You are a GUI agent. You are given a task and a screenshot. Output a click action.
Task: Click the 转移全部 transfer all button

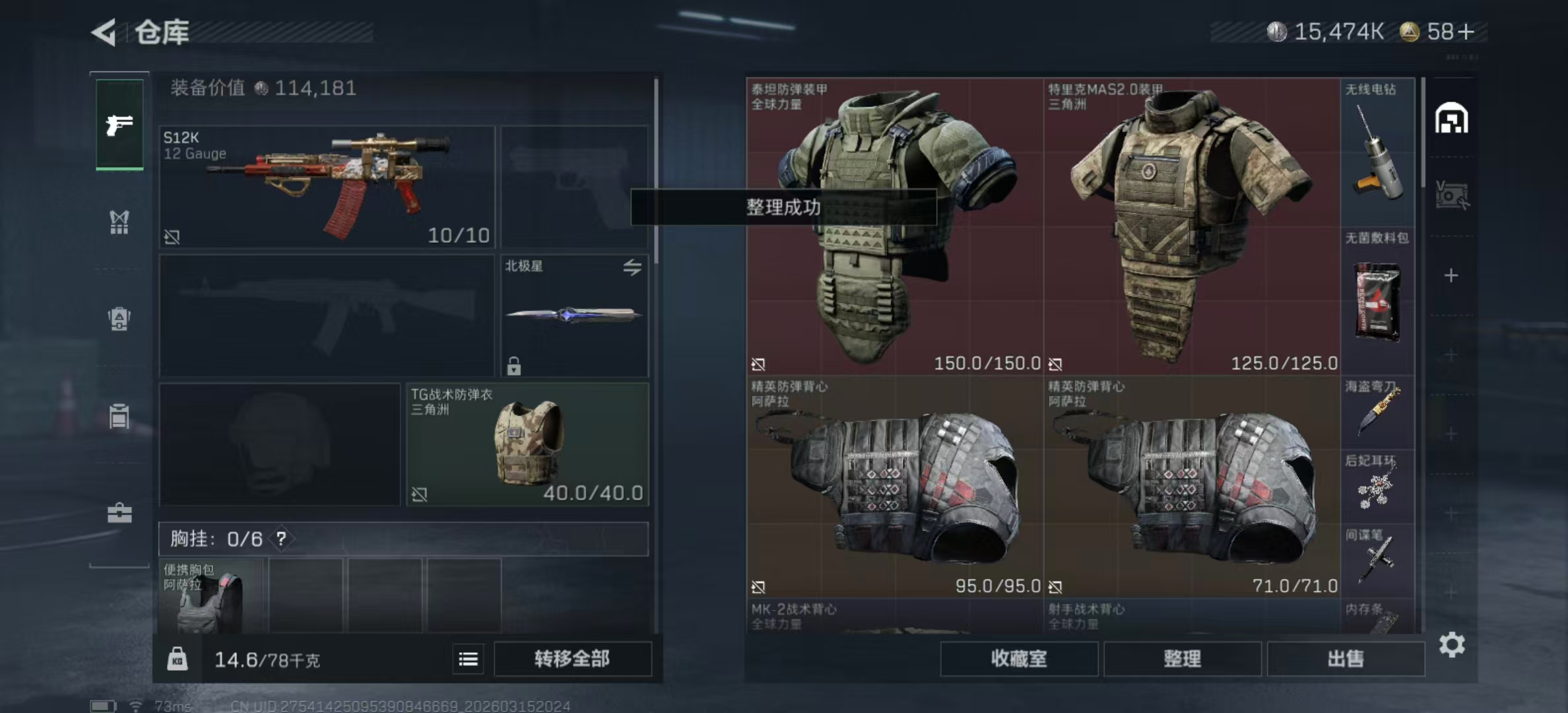[x=572, y=659]
